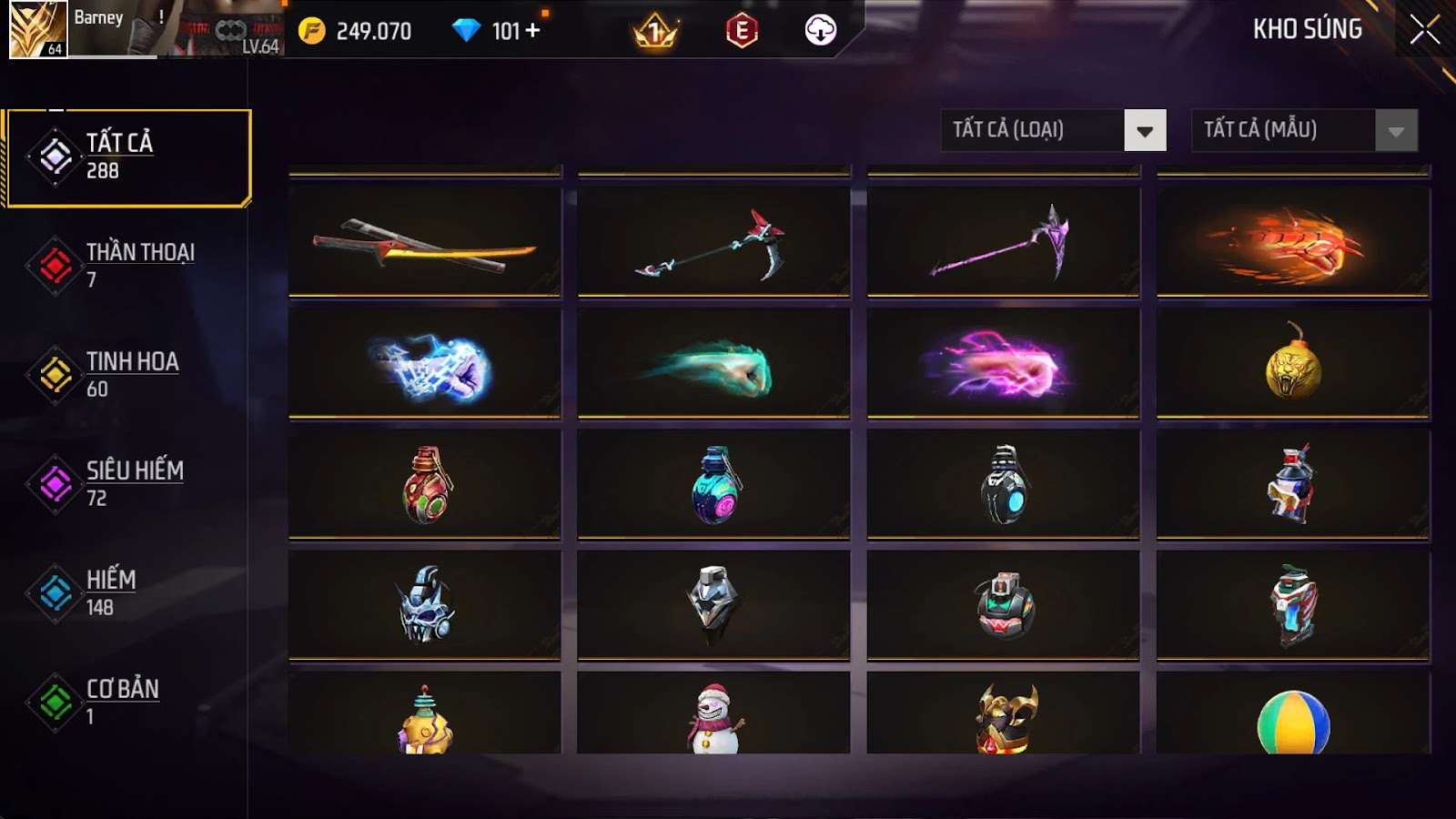
Task: Select the flaming orange fist skin
Action: 1293,242
